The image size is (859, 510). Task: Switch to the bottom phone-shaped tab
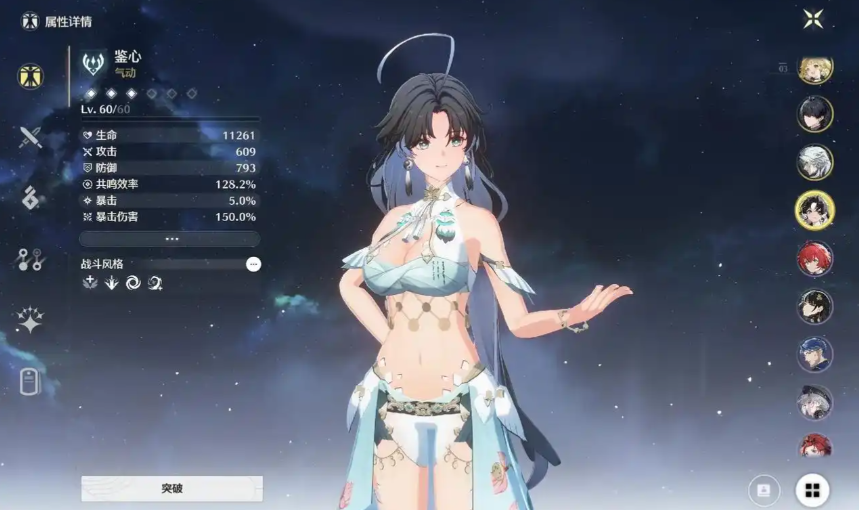(x=30, y=381)
